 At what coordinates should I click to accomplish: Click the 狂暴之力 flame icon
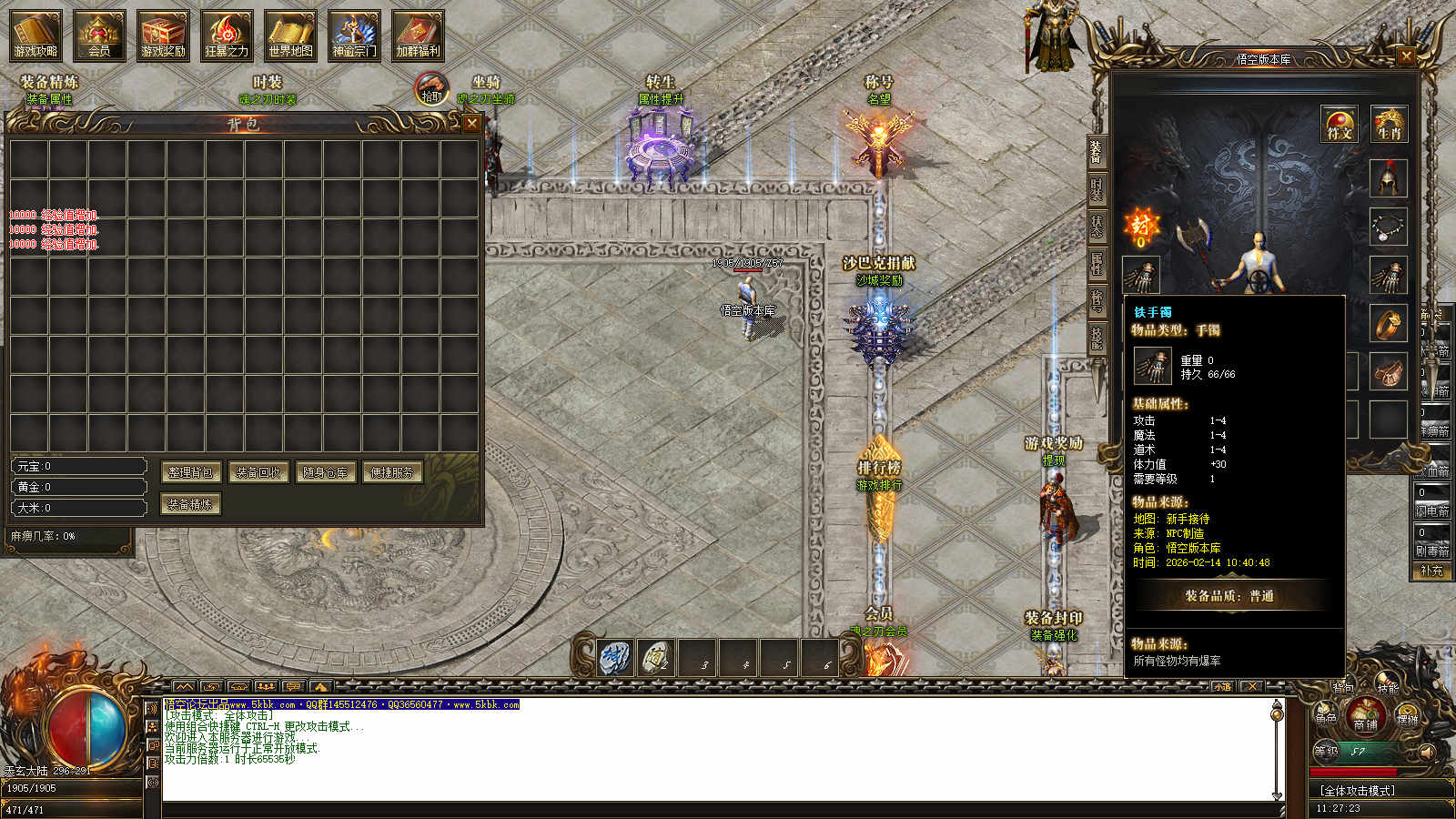coord(227,35)
